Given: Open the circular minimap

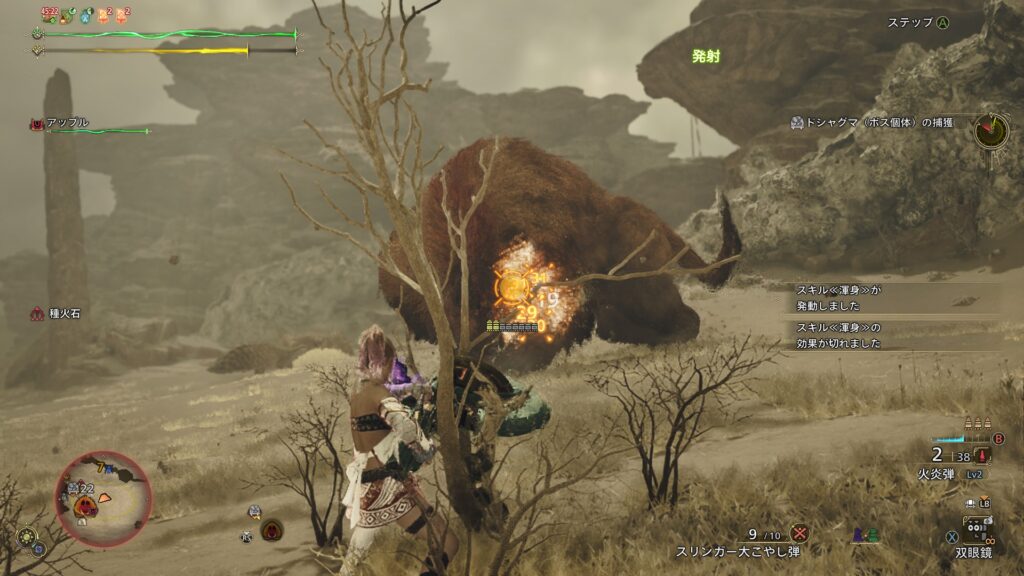Looking at the screenshot, I should (x=103, y=498).
